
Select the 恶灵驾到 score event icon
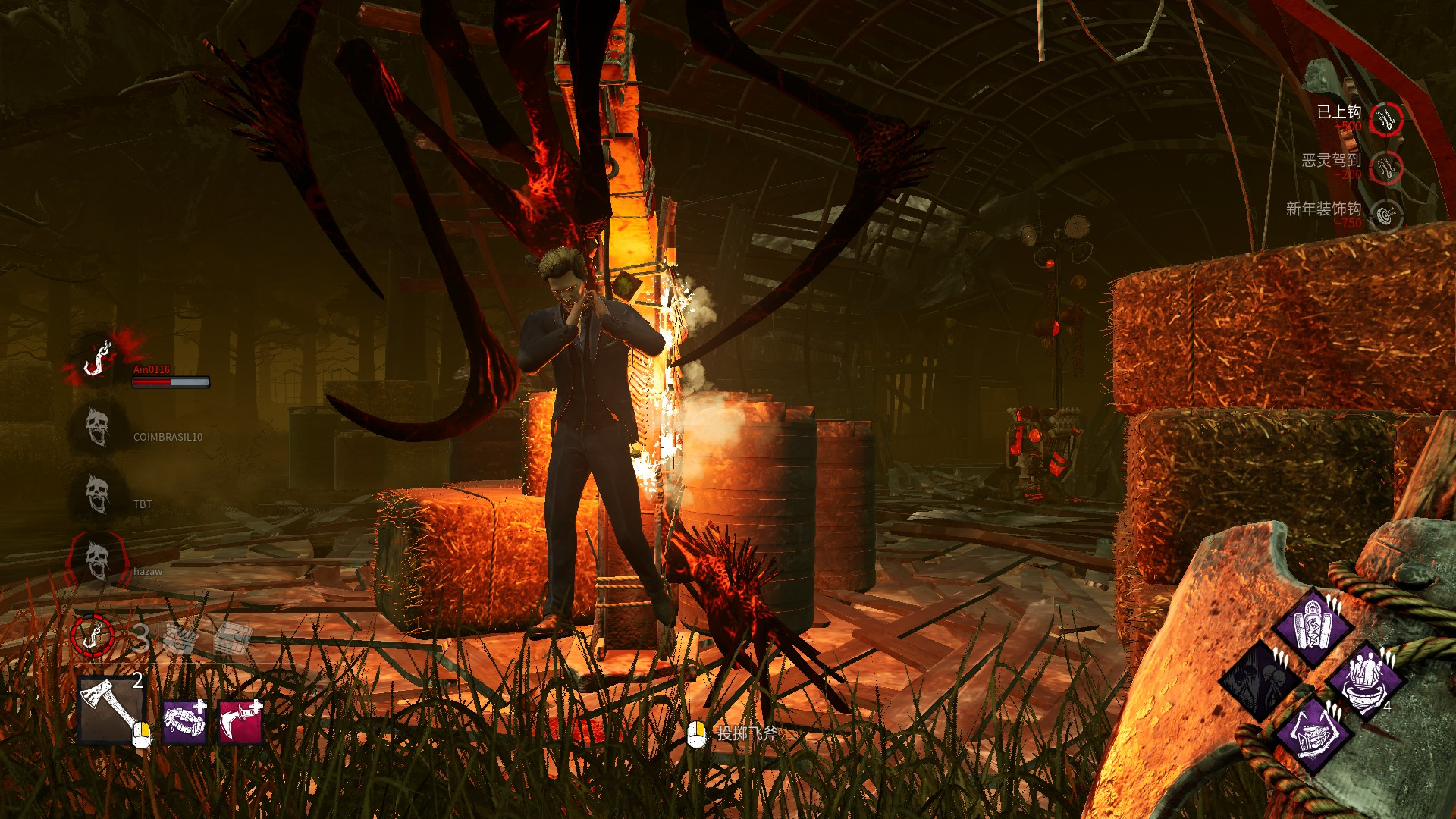(x=1386, y=168)
